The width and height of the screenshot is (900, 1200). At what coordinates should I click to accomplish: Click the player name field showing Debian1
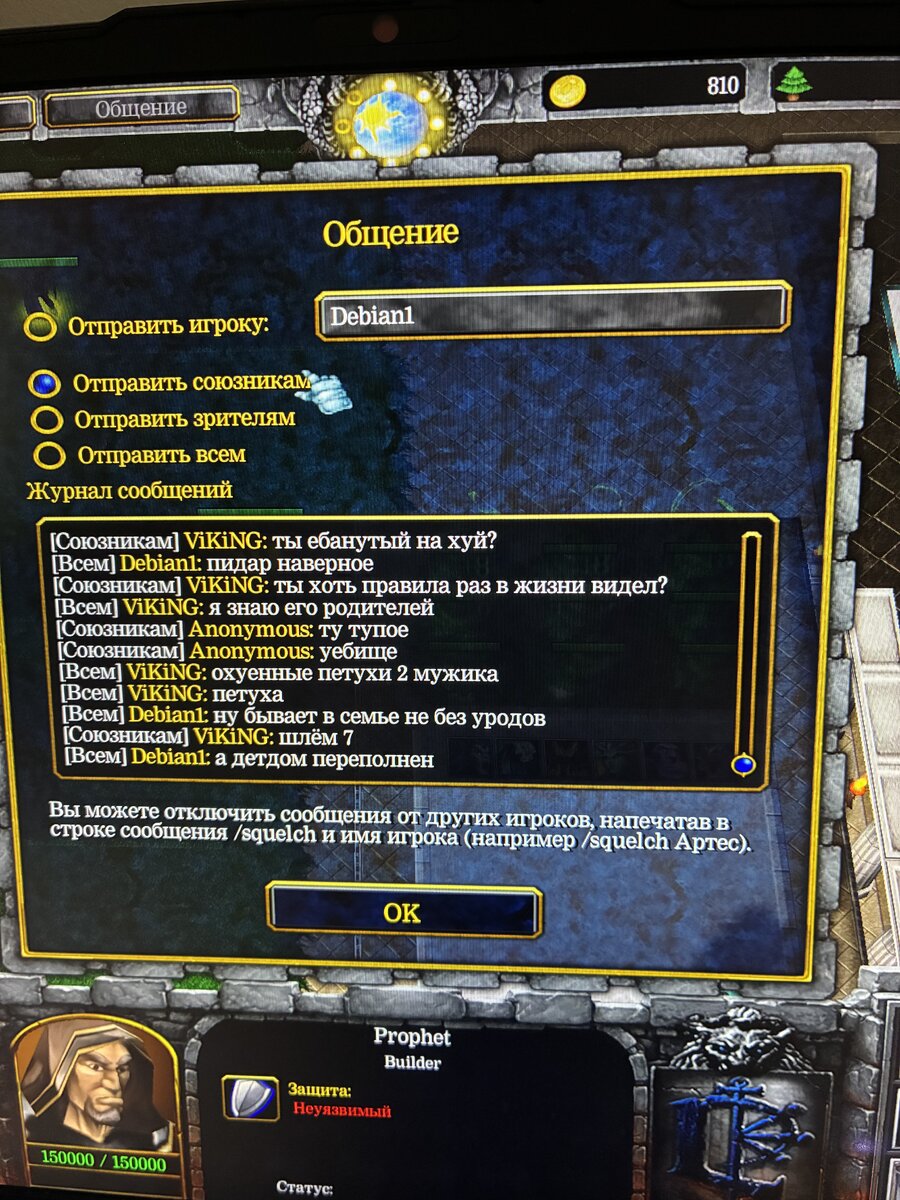(x=553, y=316)
